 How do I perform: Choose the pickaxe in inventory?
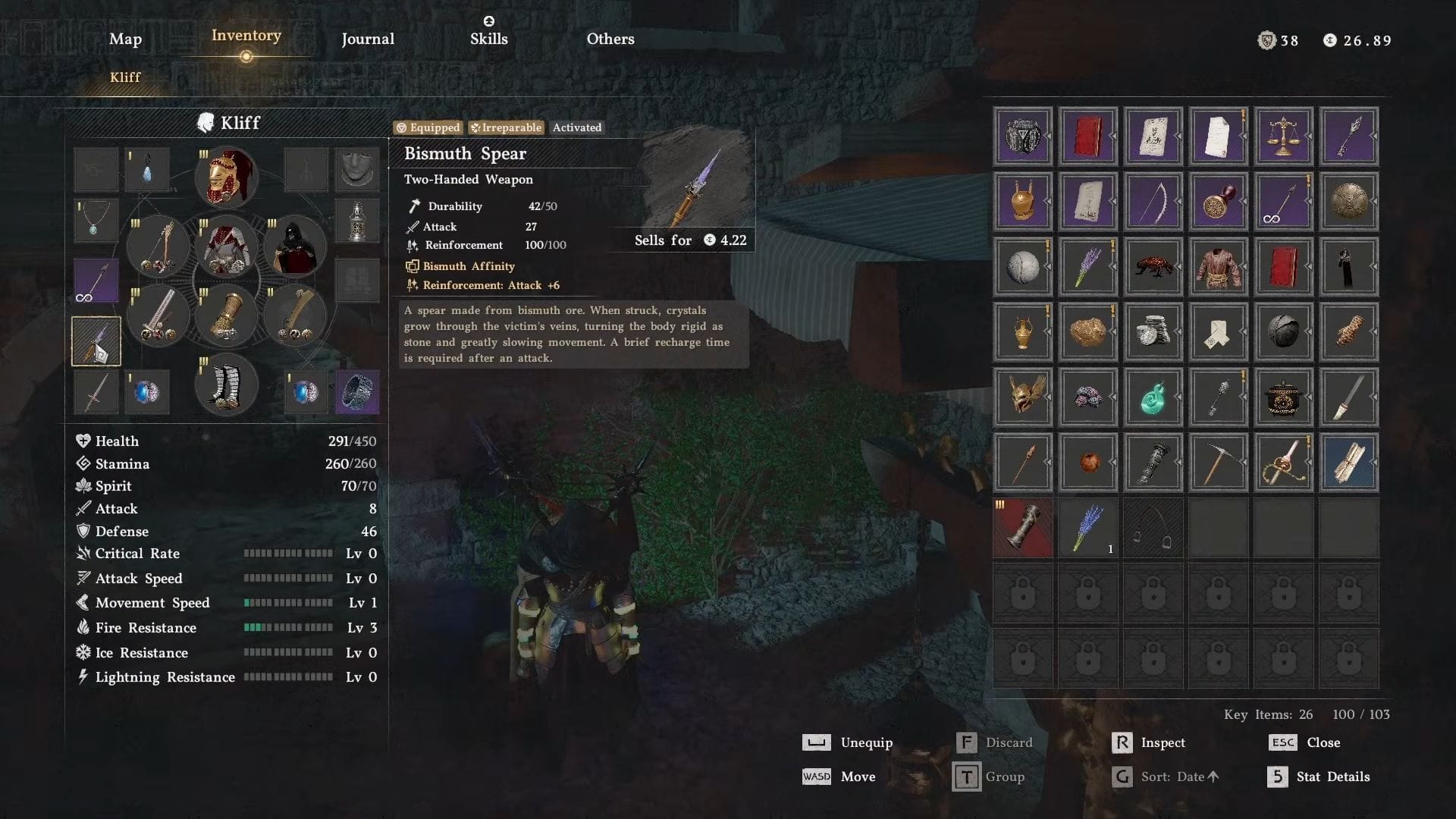point(1218,463)
